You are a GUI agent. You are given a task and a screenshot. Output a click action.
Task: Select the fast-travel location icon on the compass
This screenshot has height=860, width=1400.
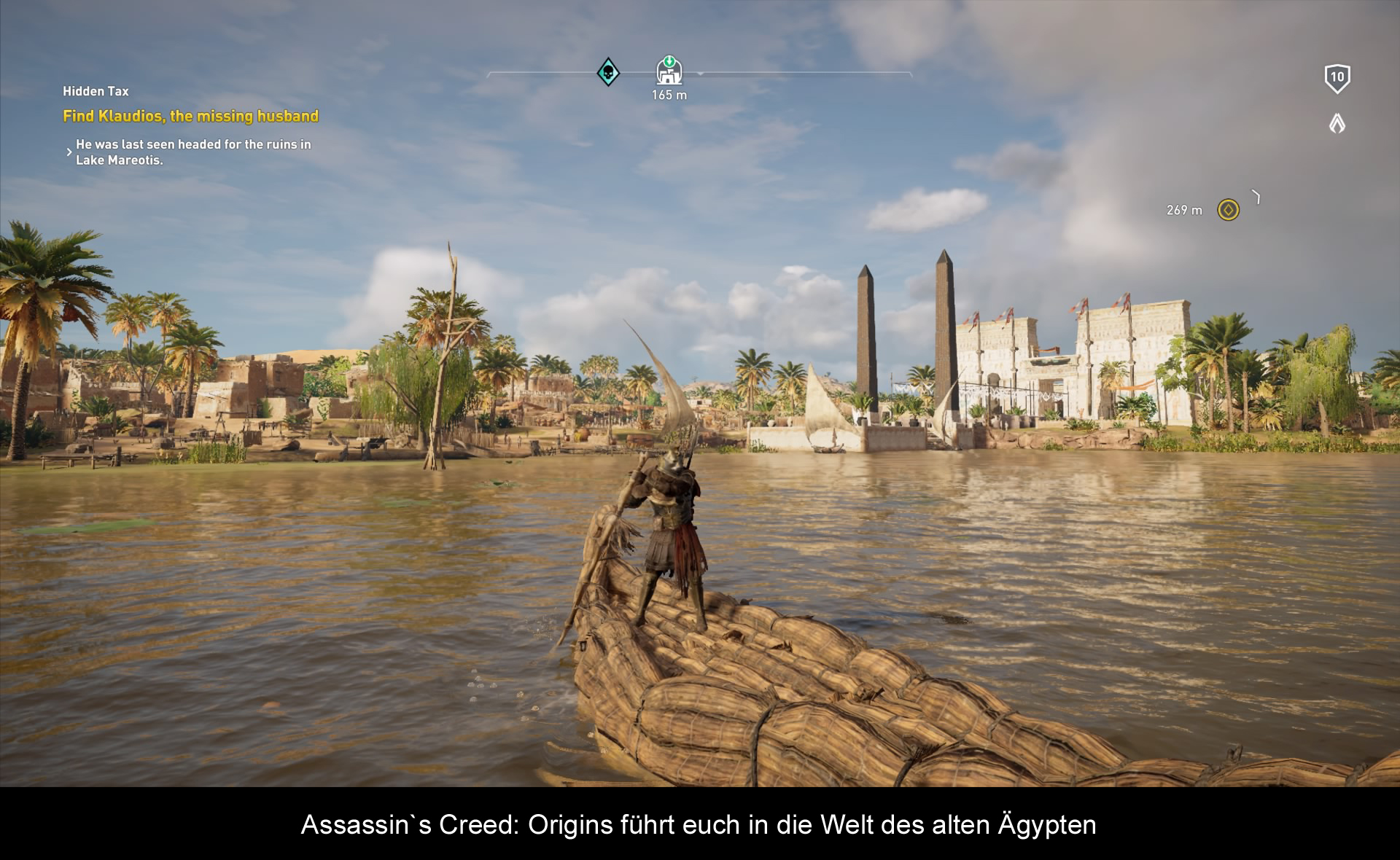(669, 71)
